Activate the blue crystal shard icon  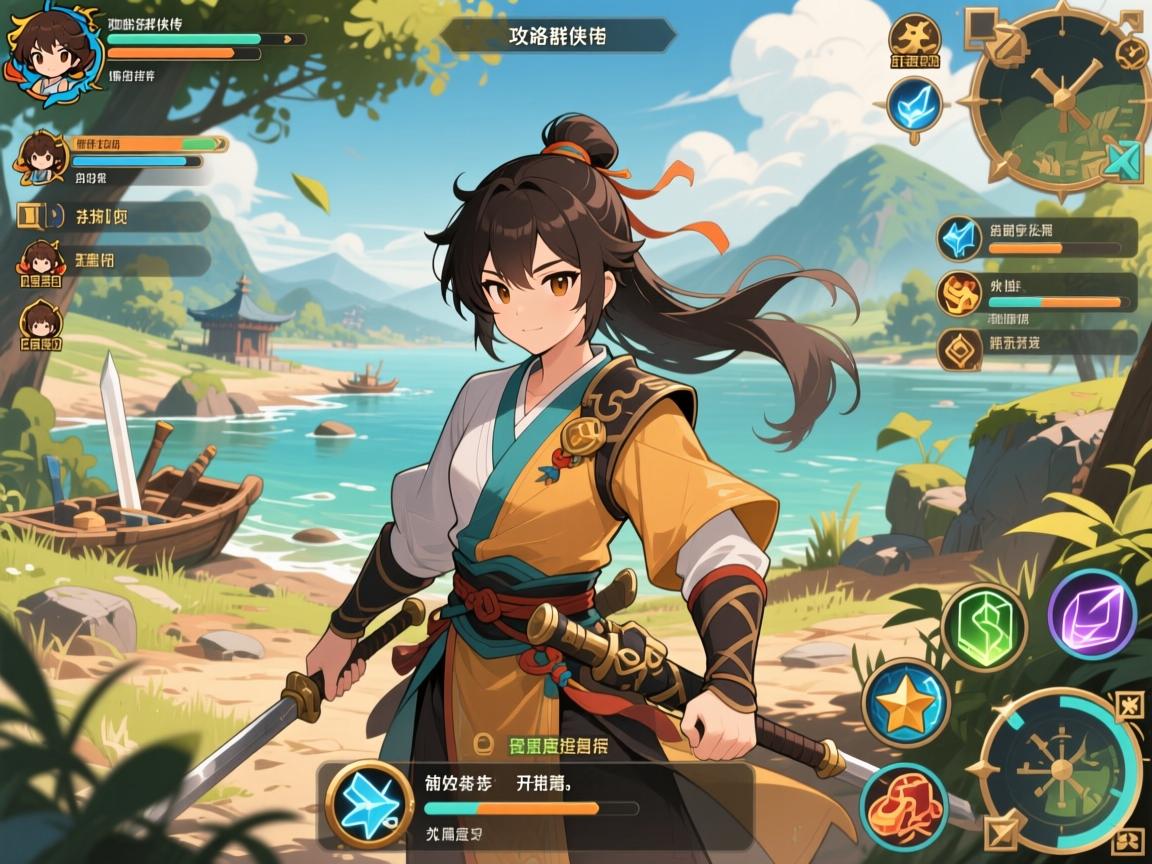point(913,103)
